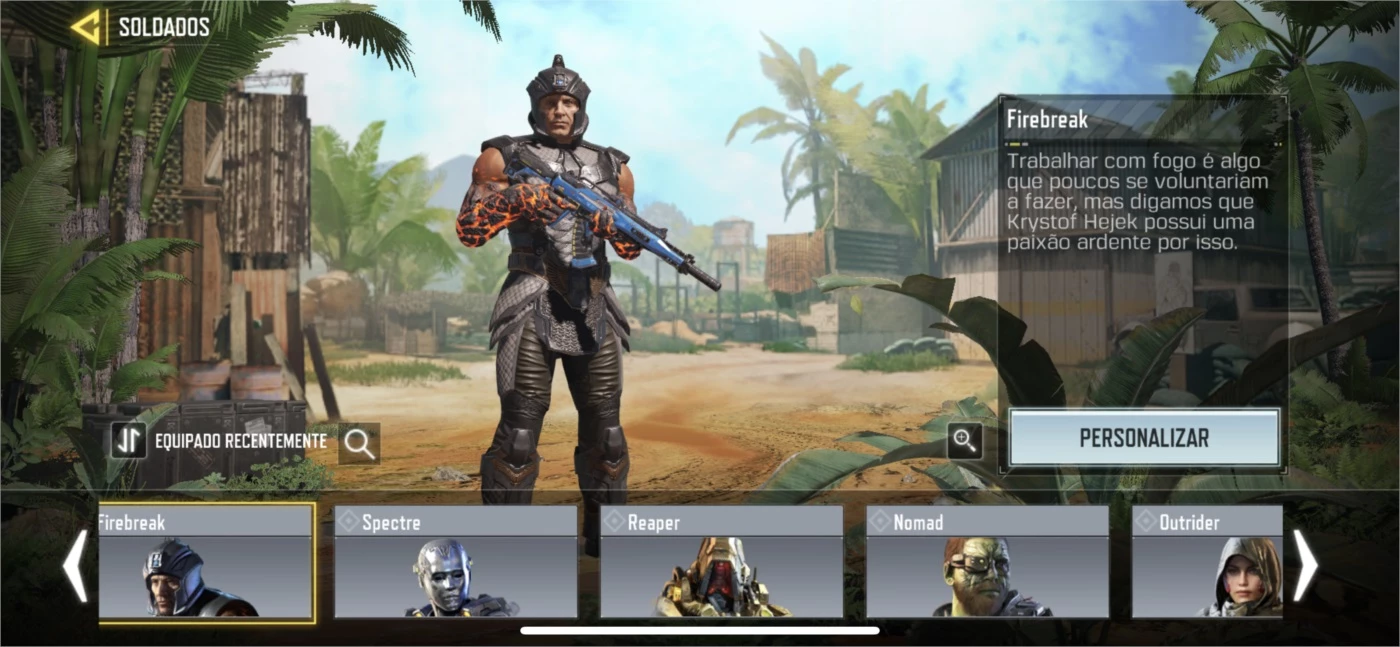
Task: Choose the Spectre soldier card
Action: (456, 563)
